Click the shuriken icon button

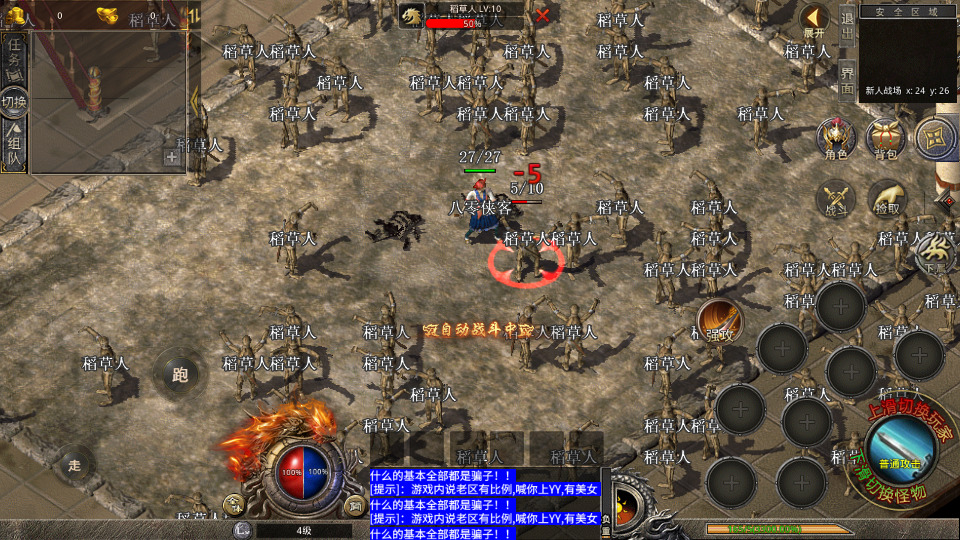point(936,138)
